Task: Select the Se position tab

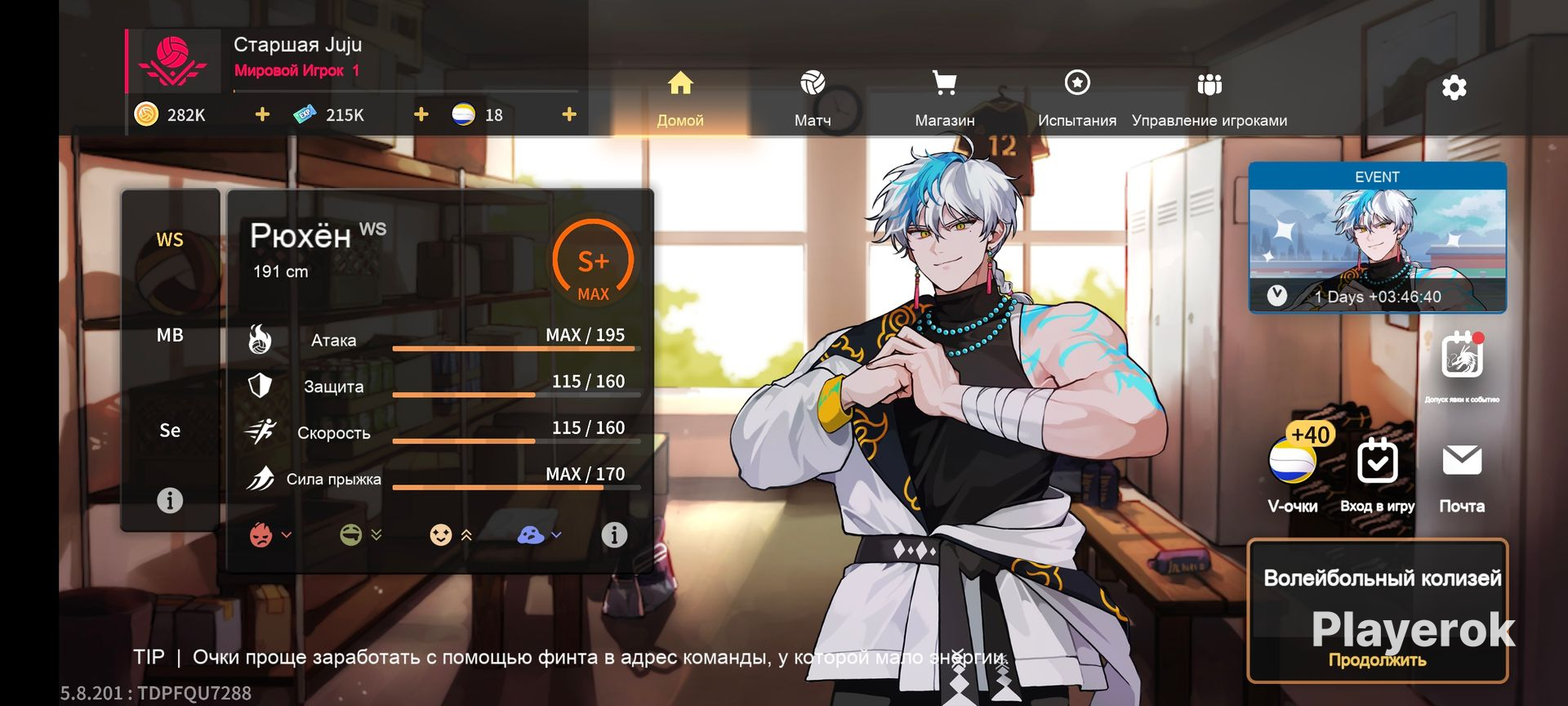Action: click(x=170, y=431)
